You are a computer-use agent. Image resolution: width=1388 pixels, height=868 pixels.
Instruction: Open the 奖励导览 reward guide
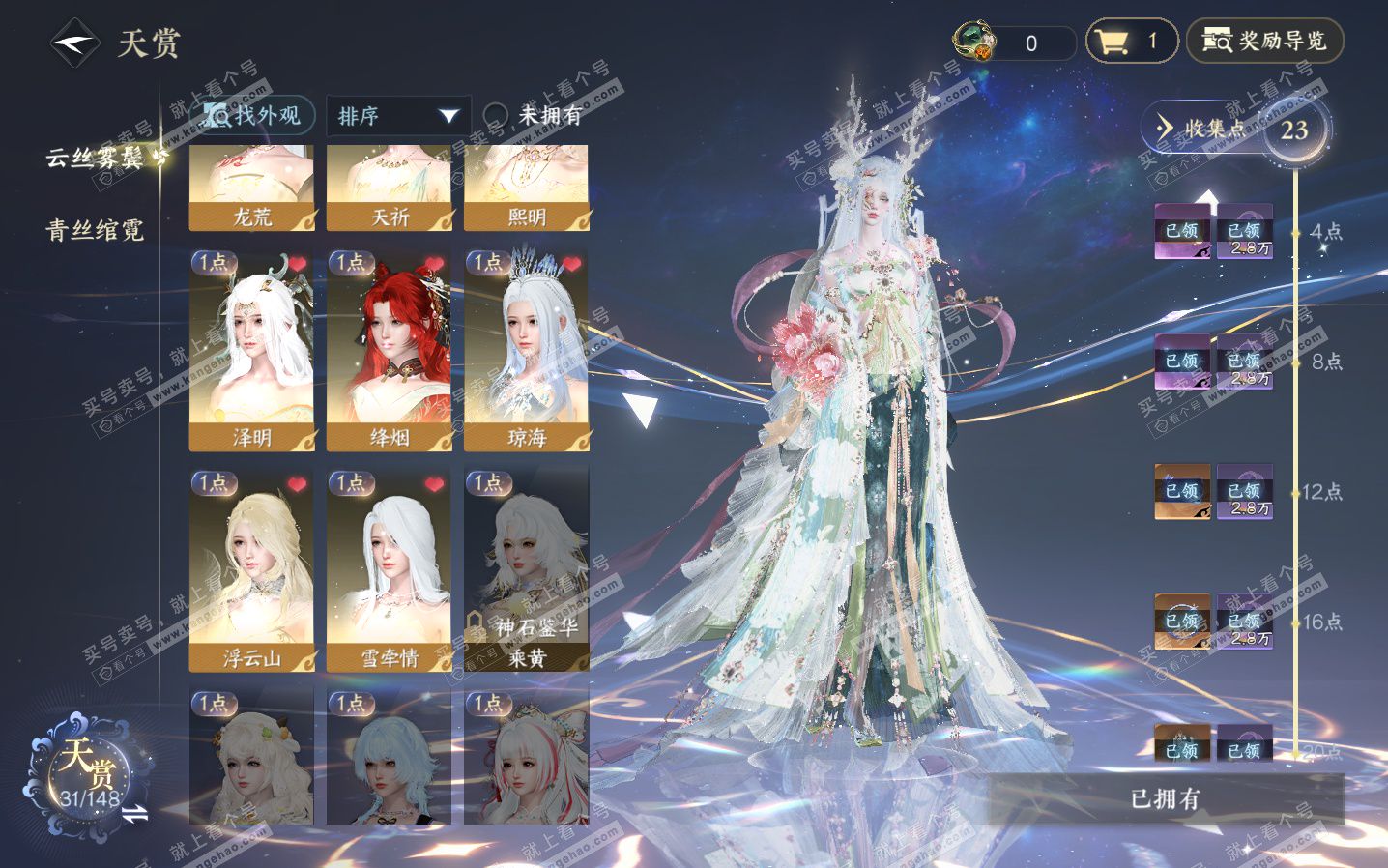pos(1264,42)
